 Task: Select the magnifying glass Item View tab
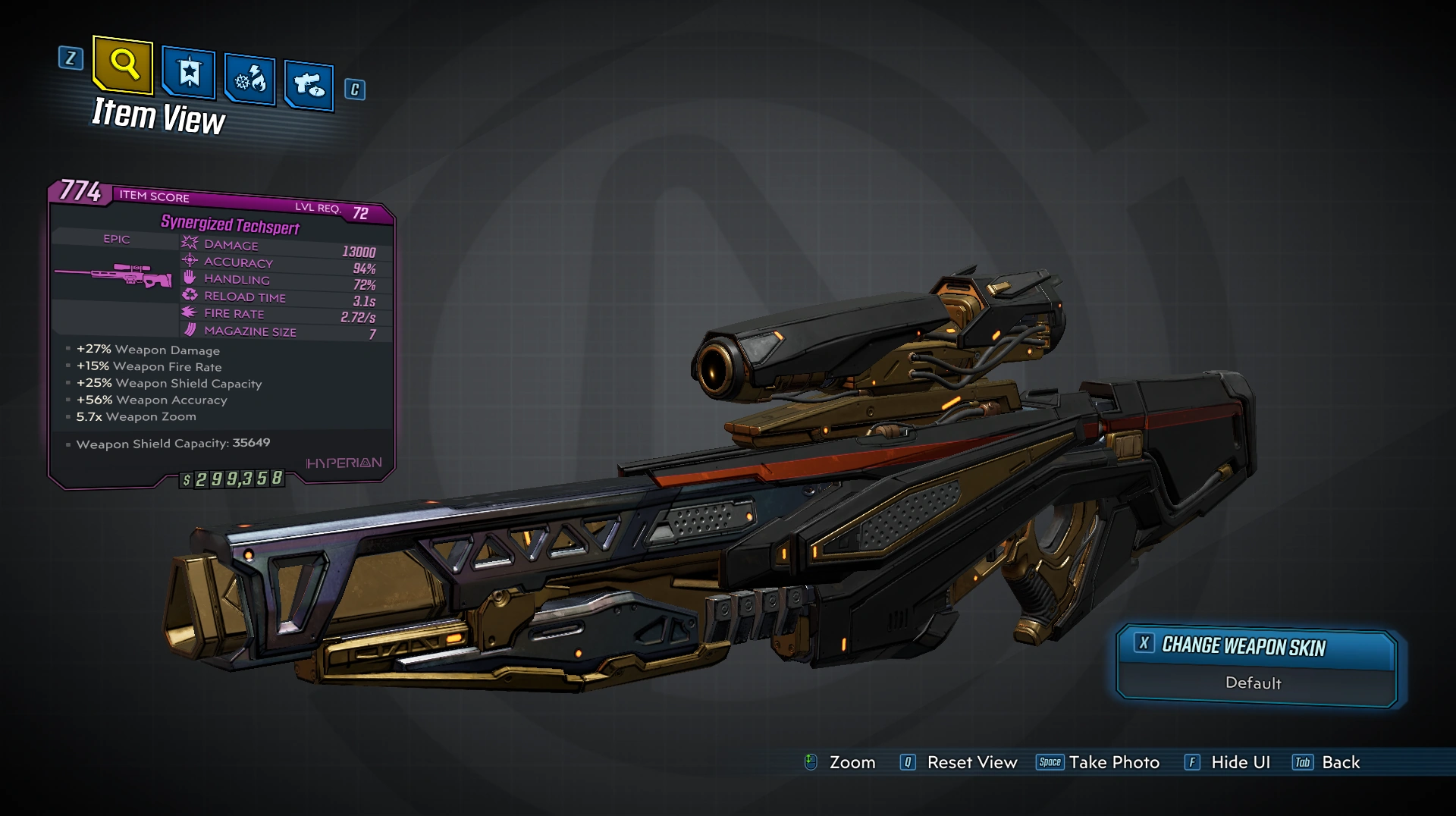124,65
